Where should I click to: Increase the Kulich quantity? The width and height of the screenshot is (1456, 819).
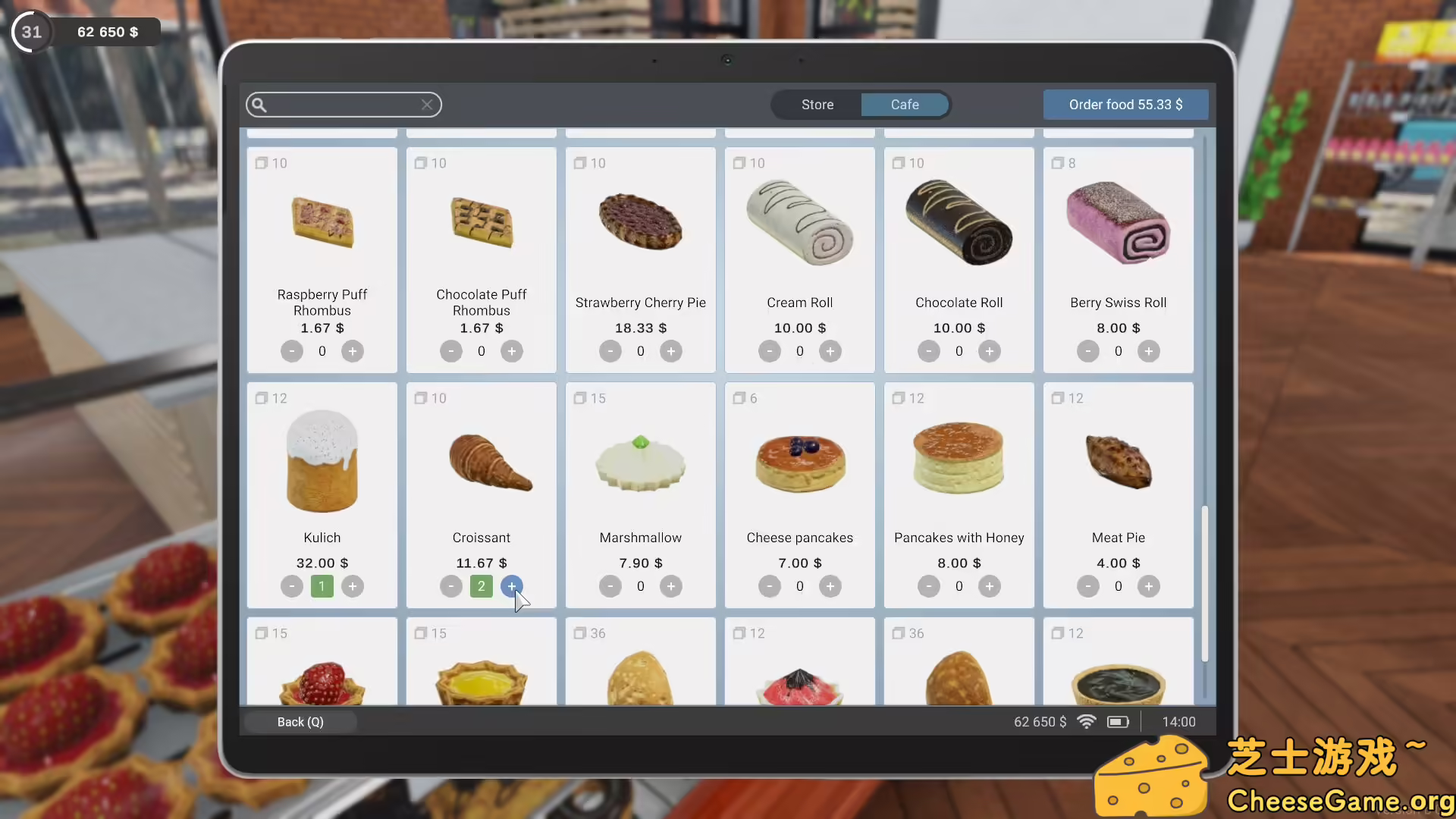pyautogui.click(x=352, y=586)
